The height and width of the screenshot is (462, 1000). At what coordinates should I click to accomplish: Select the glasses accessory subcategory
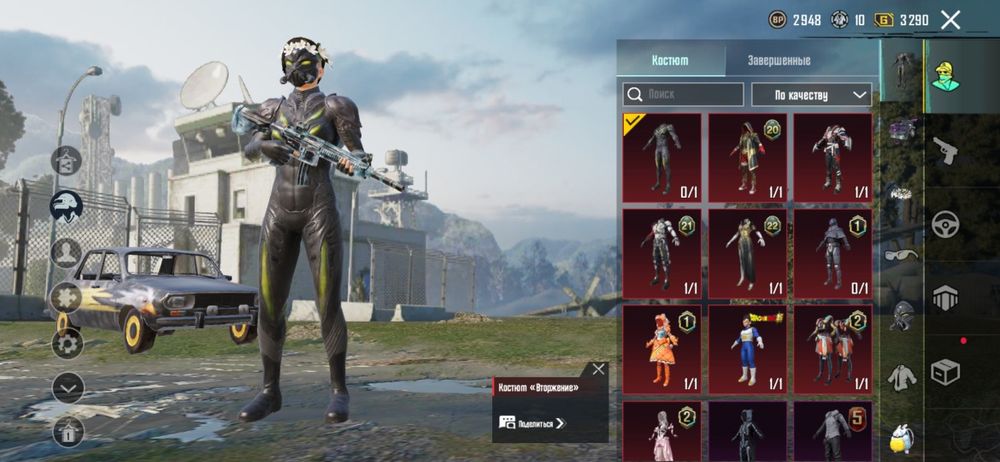click(x=901, y=254)
